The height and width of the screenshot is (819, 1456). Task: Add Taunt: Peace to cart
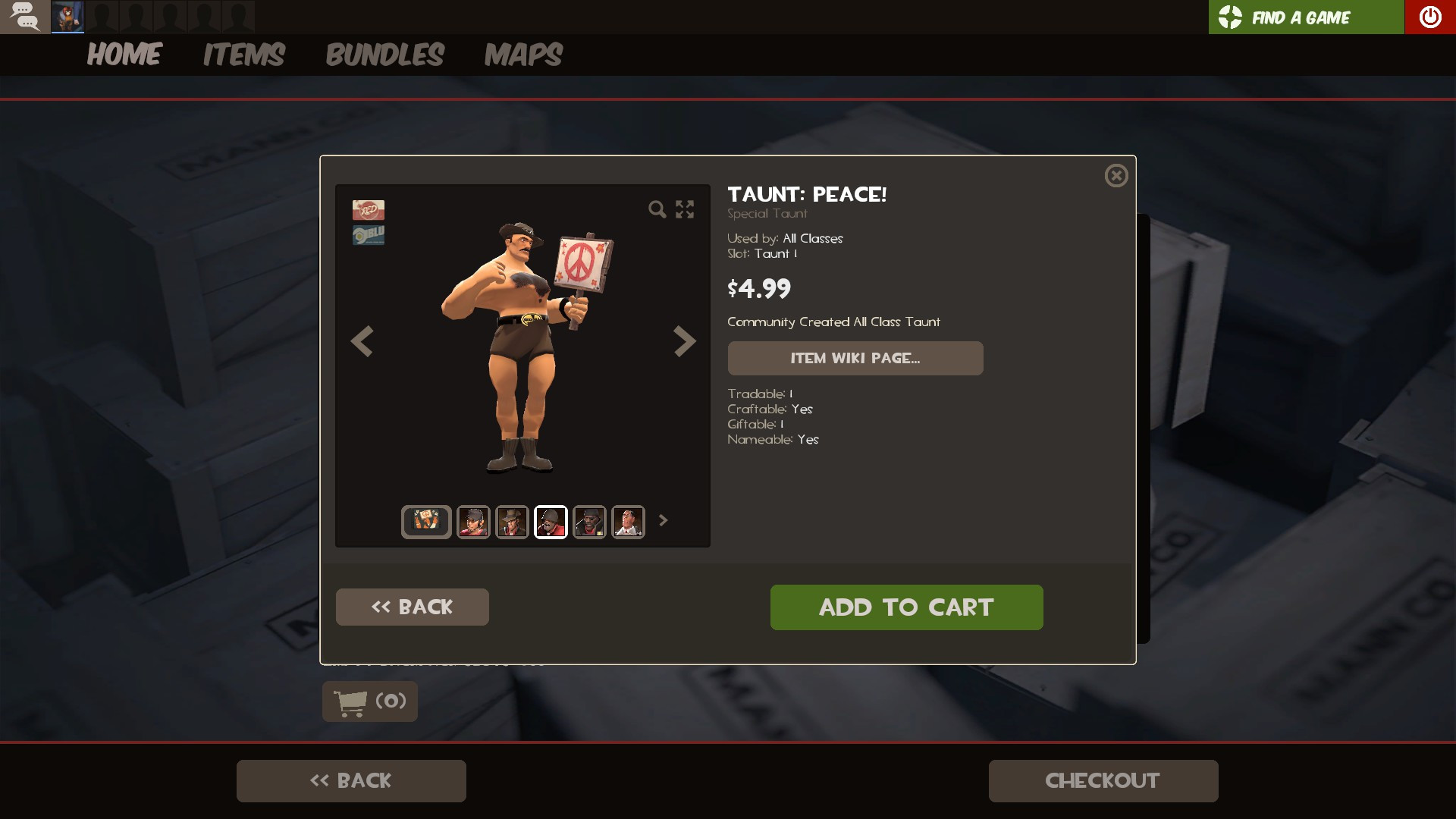906,607
